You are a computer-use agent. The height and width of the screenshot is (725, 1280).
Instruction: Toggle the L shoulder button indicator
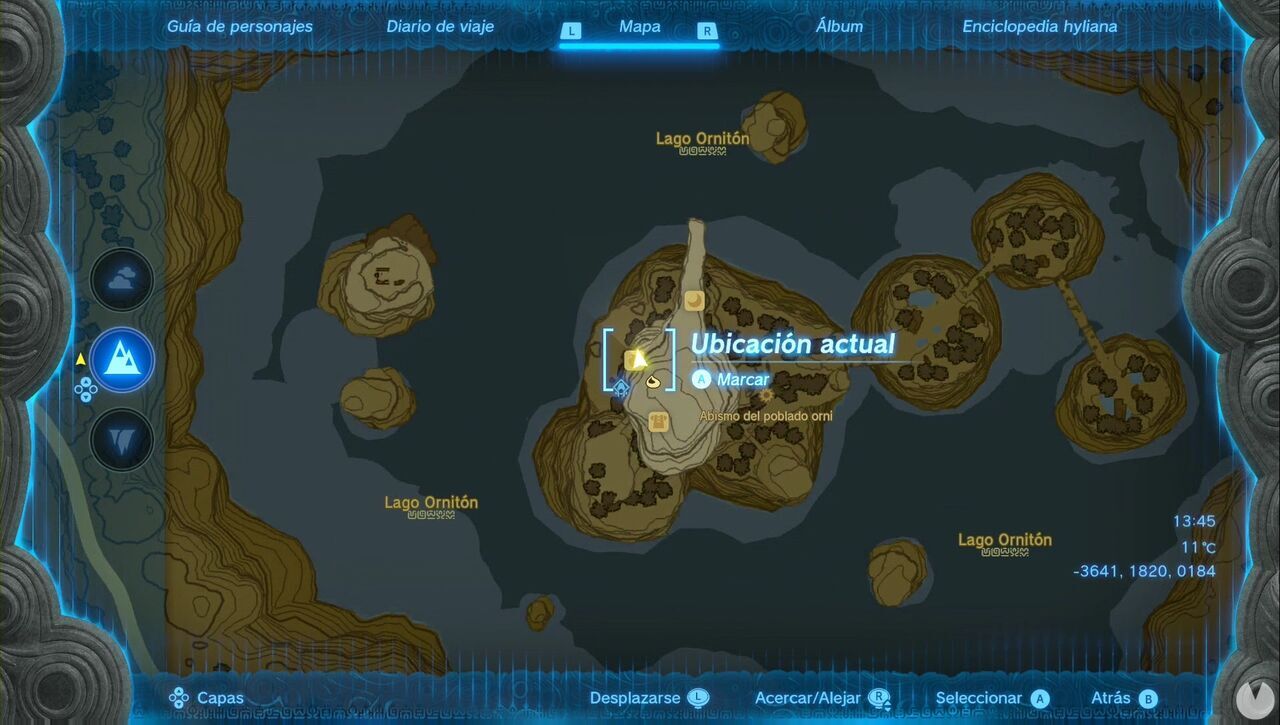(x=570, y=31)
